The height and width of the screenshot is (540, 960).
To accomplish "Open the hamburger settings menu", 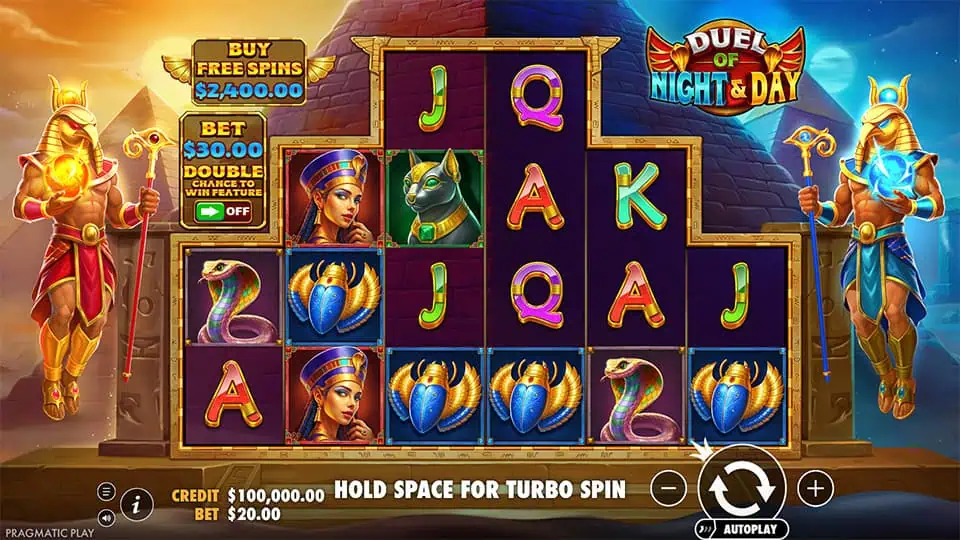I will tap(107, 491).
